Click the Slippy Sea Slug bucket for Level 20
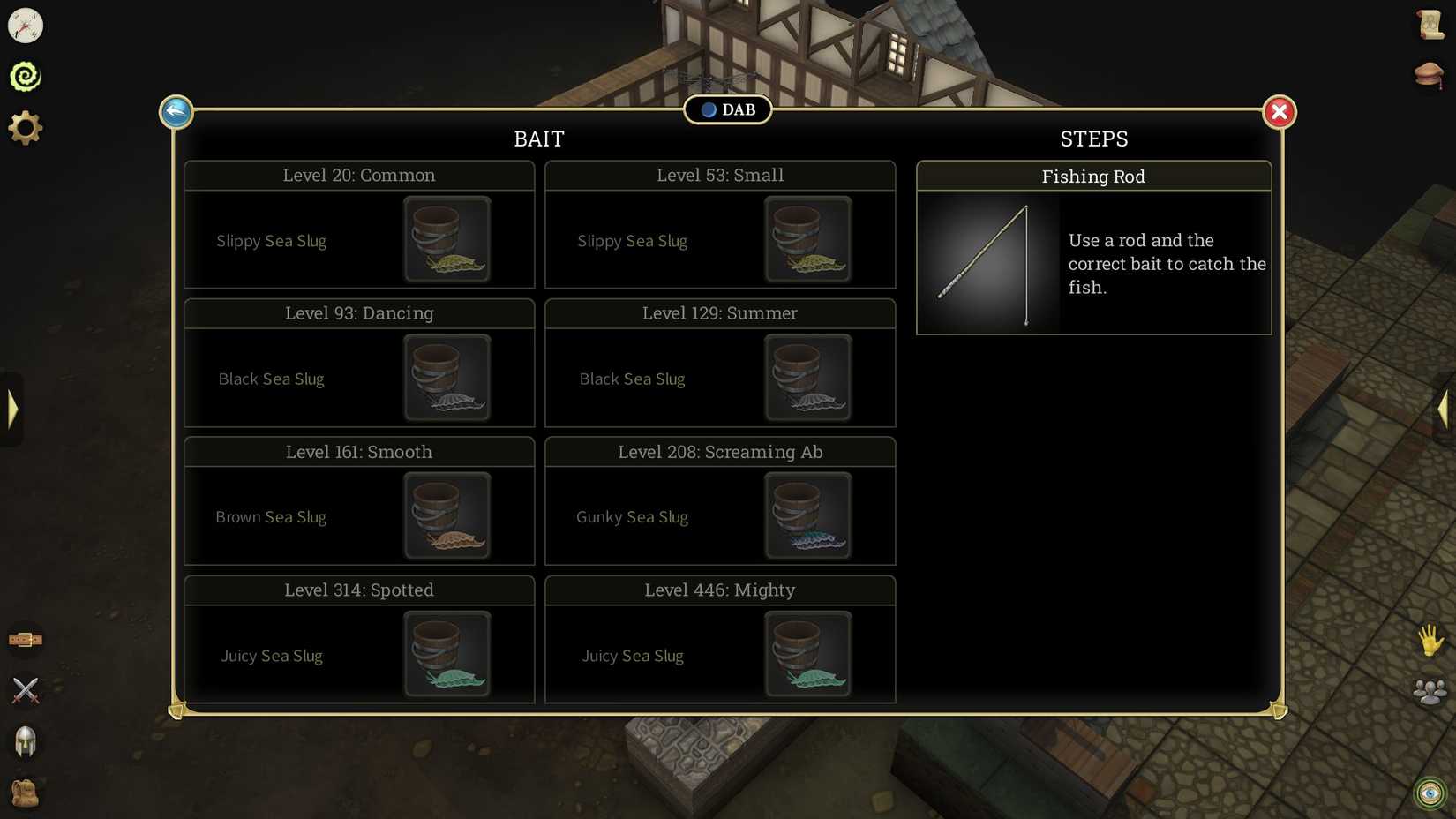1456x819 pixels. click(x=447, y=239)
